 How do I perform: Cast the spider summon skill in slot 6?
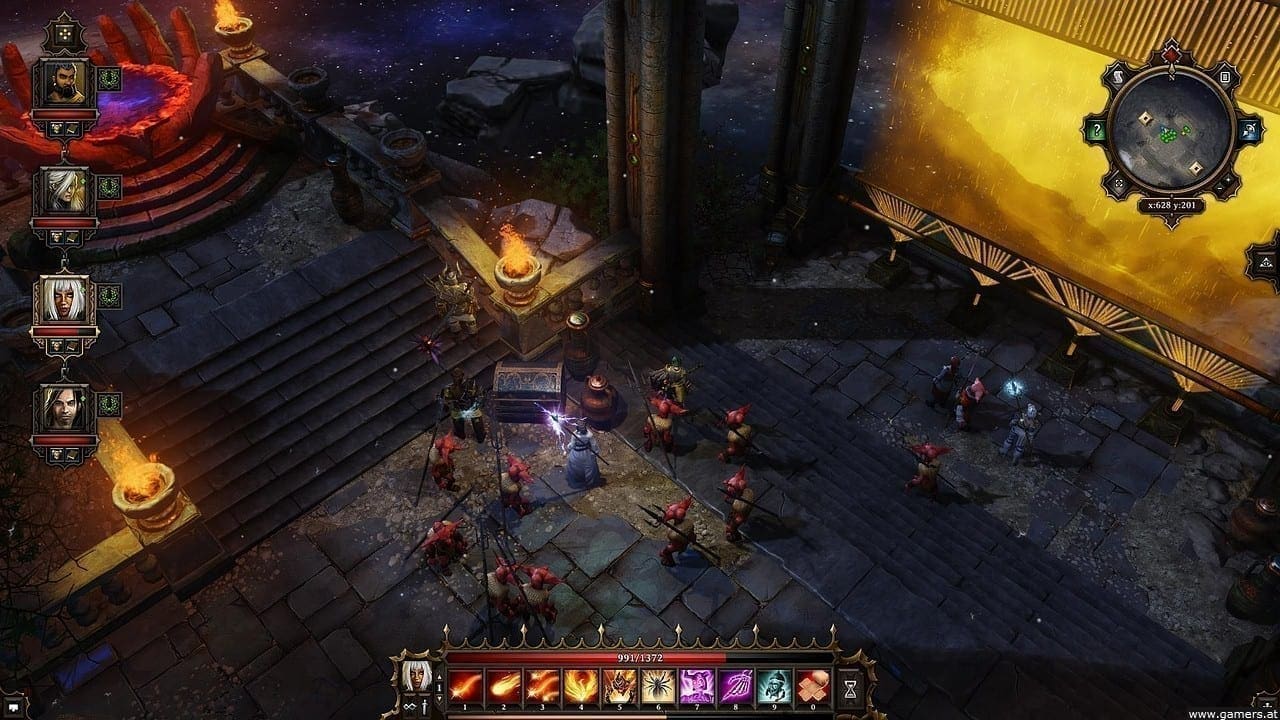[658, 684]
